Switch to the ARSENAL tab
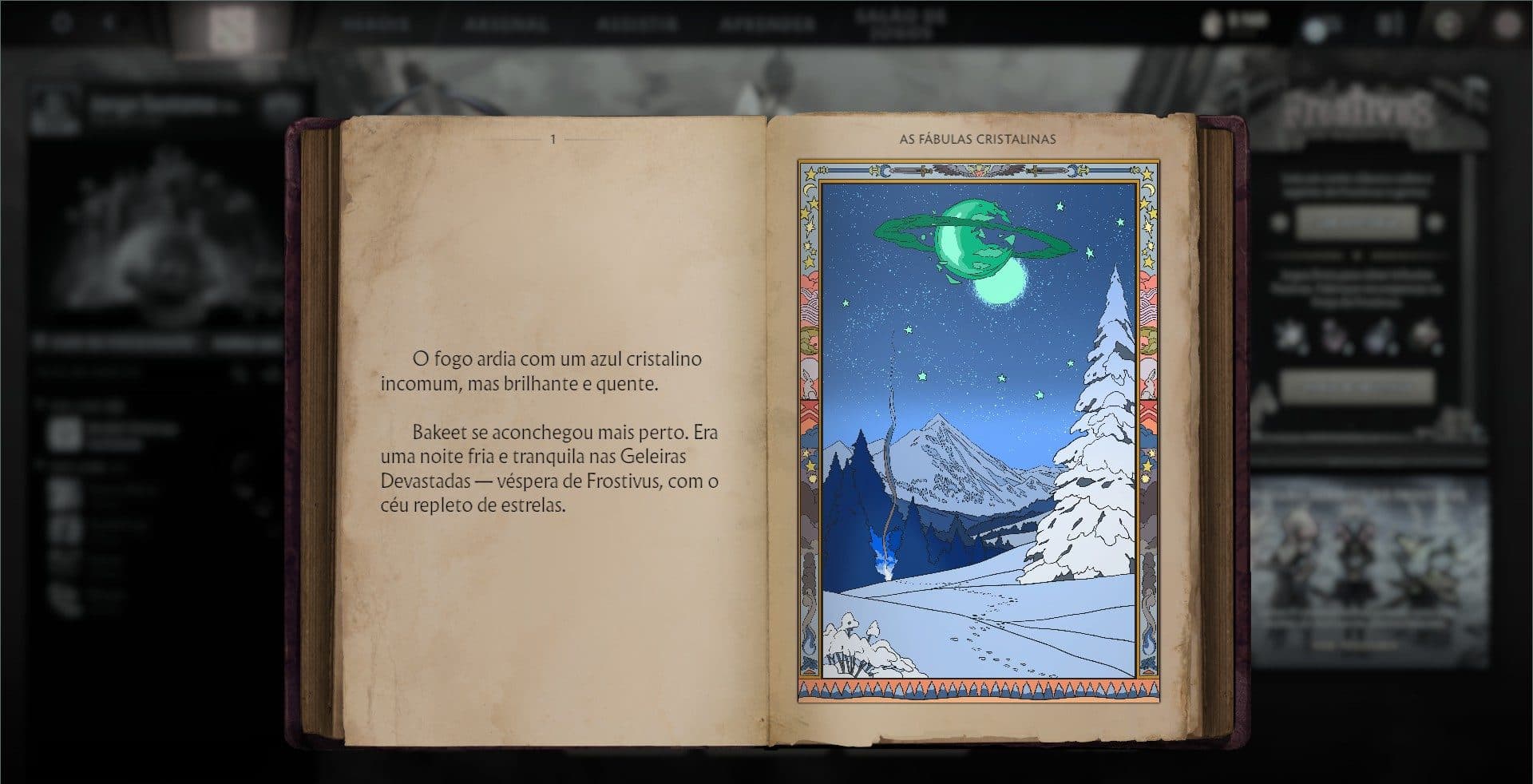Viewport: 1533px width, 784px height. tap(503, 24)
